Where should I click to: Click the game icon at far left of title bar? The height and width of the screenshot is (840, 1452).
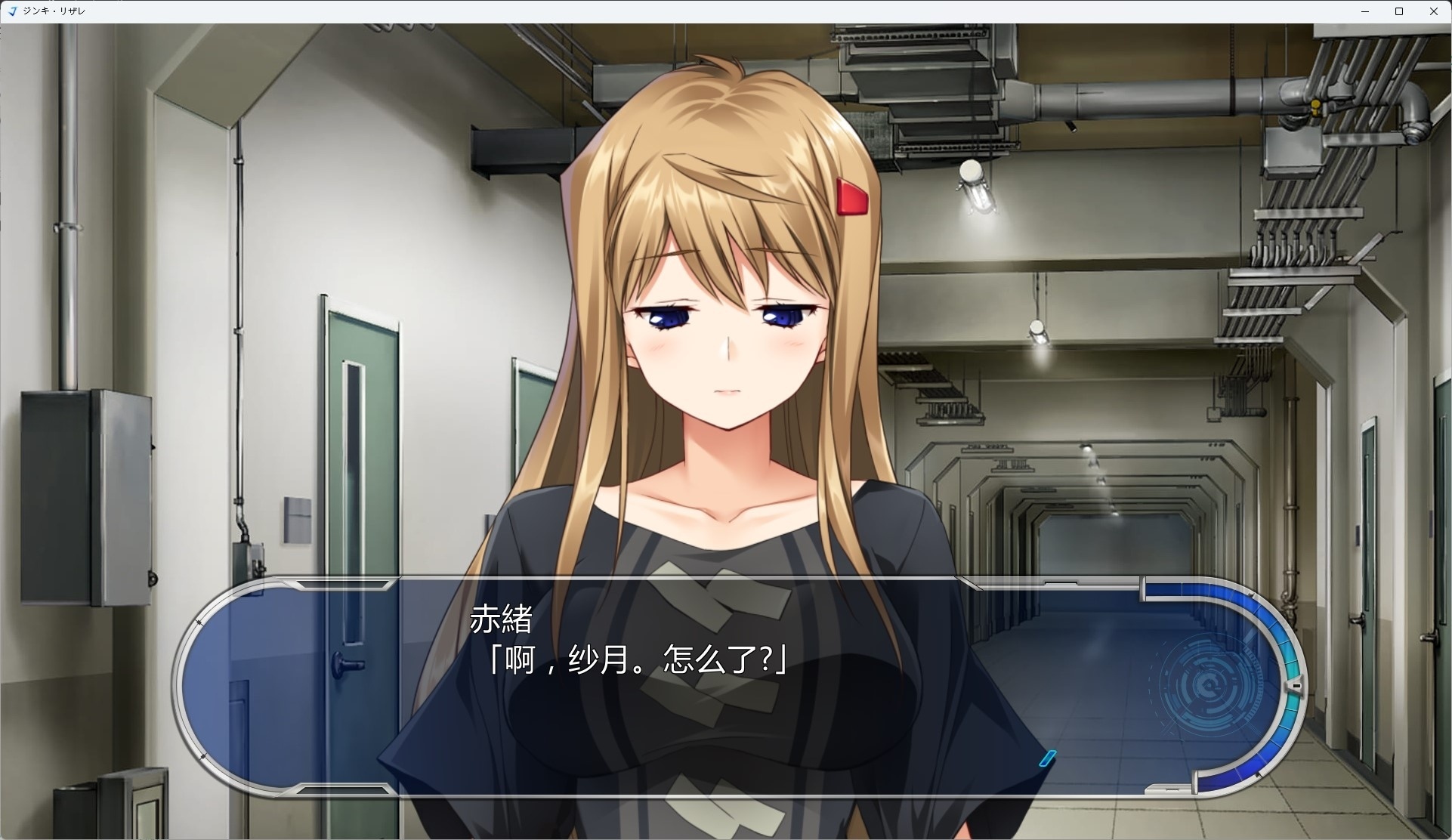click(12, 11)
